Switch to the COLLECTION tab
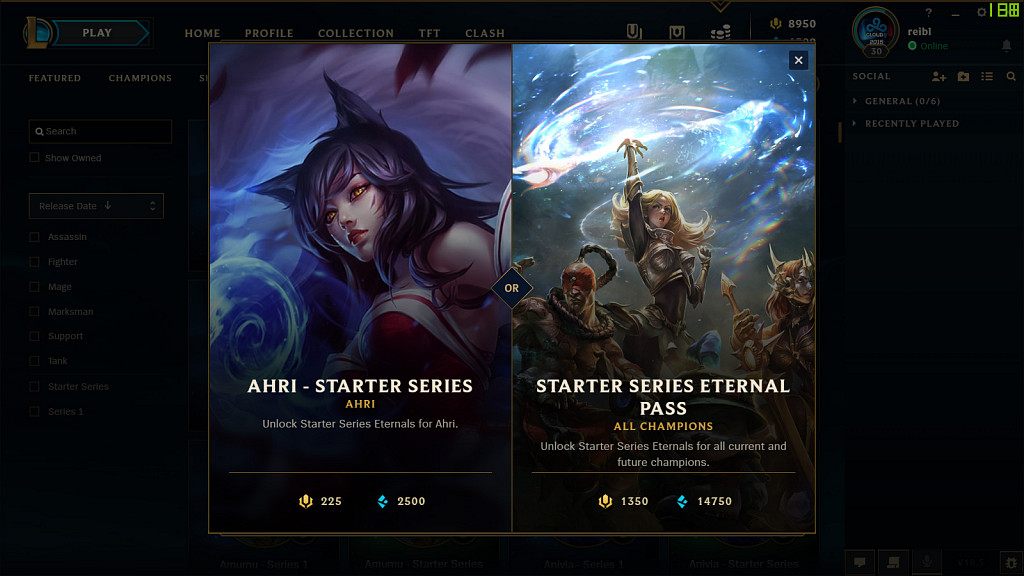This screenshot has height=576, width=1024. click(x=356, y=33)
